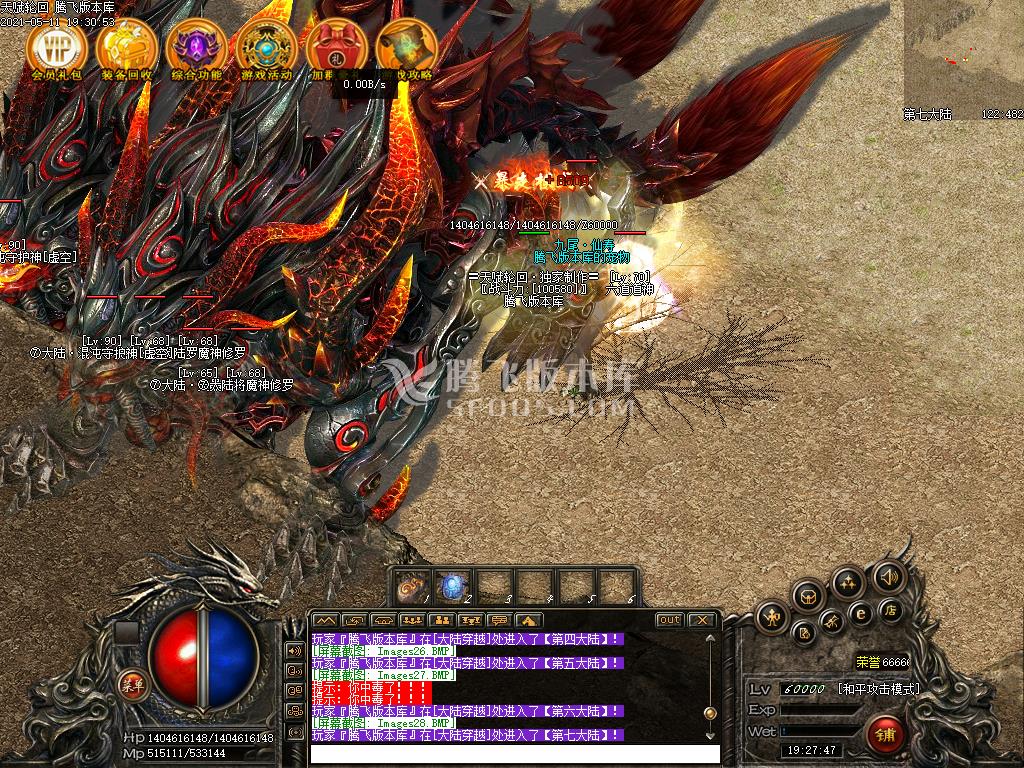The image size is (1024, 768).
Task: Click the red gift bag icon
Action: tap(336, 46)
